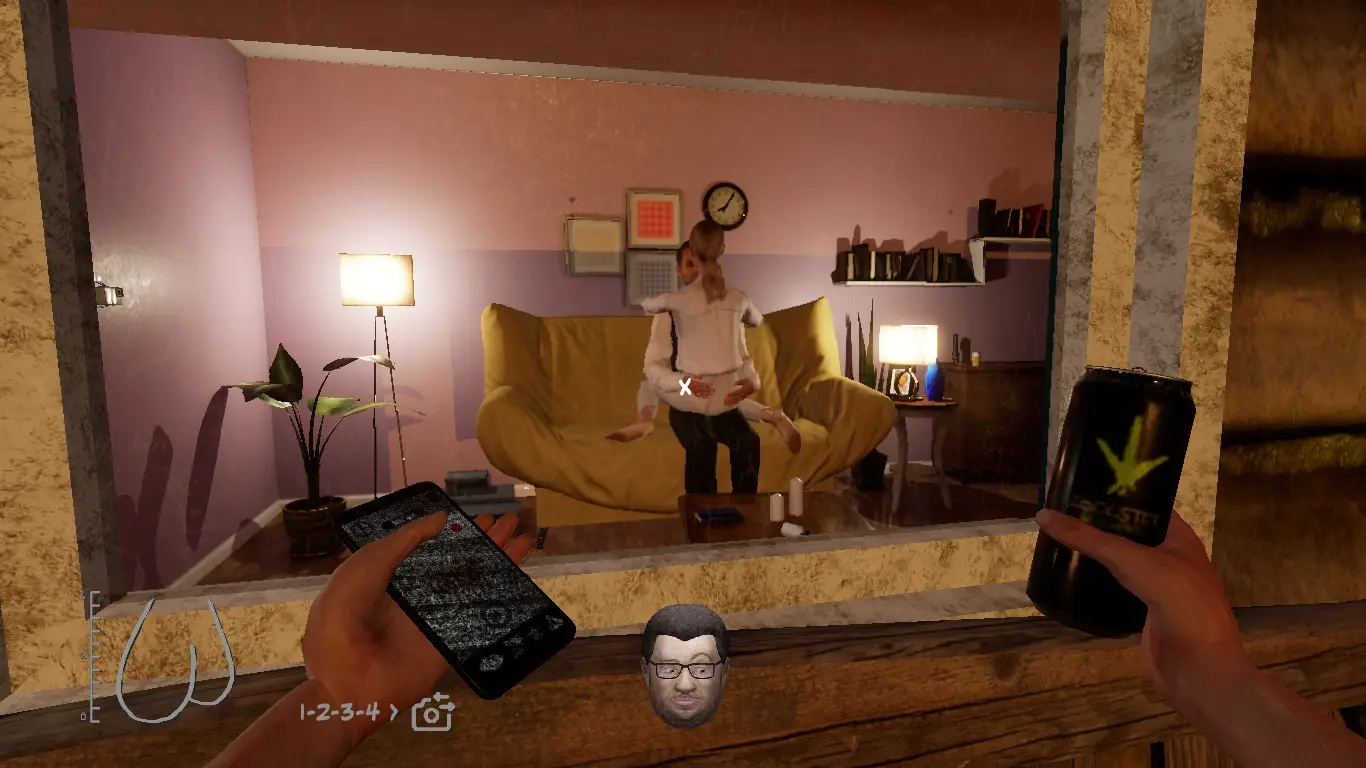
Task: Toggle recording via the red dot on the phone
Action: click(456, 529)
